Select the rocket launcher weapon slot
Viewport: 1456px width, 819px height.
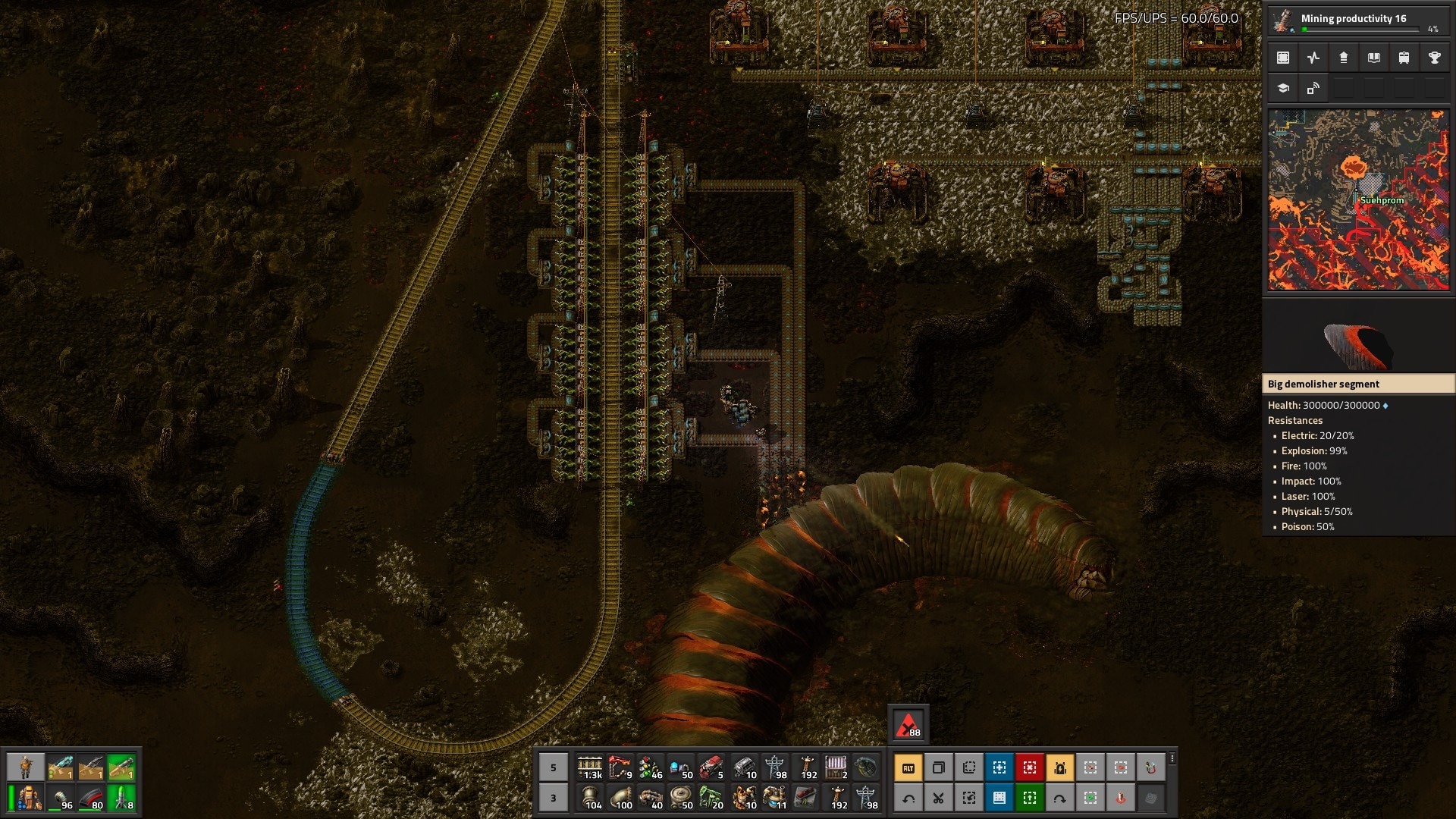121,768
